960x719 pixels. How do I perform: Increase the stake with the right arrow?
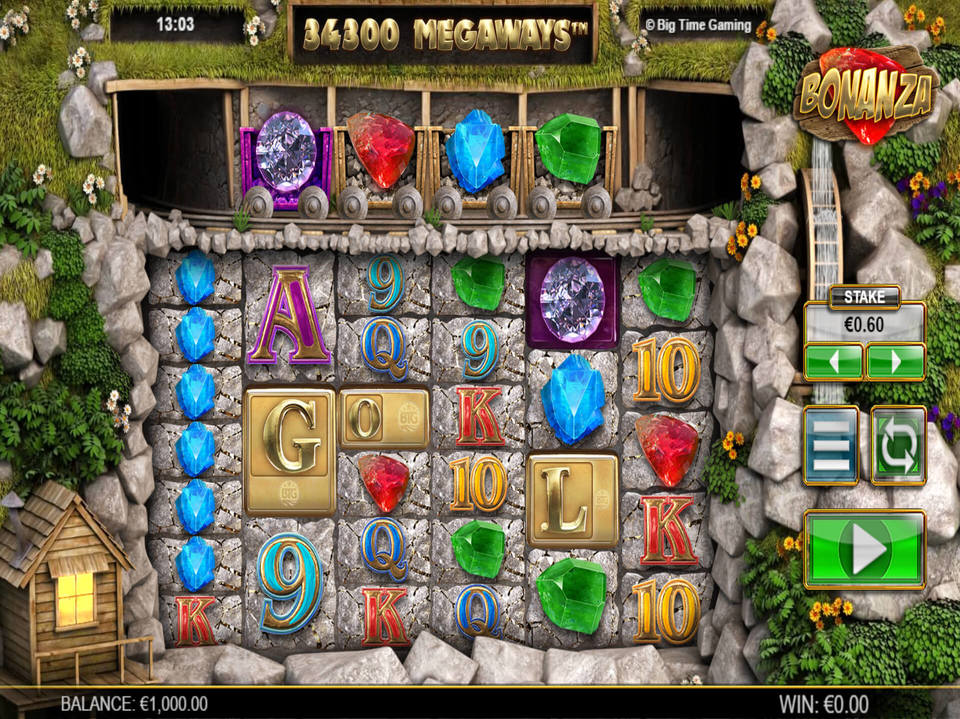coord(895,361)
